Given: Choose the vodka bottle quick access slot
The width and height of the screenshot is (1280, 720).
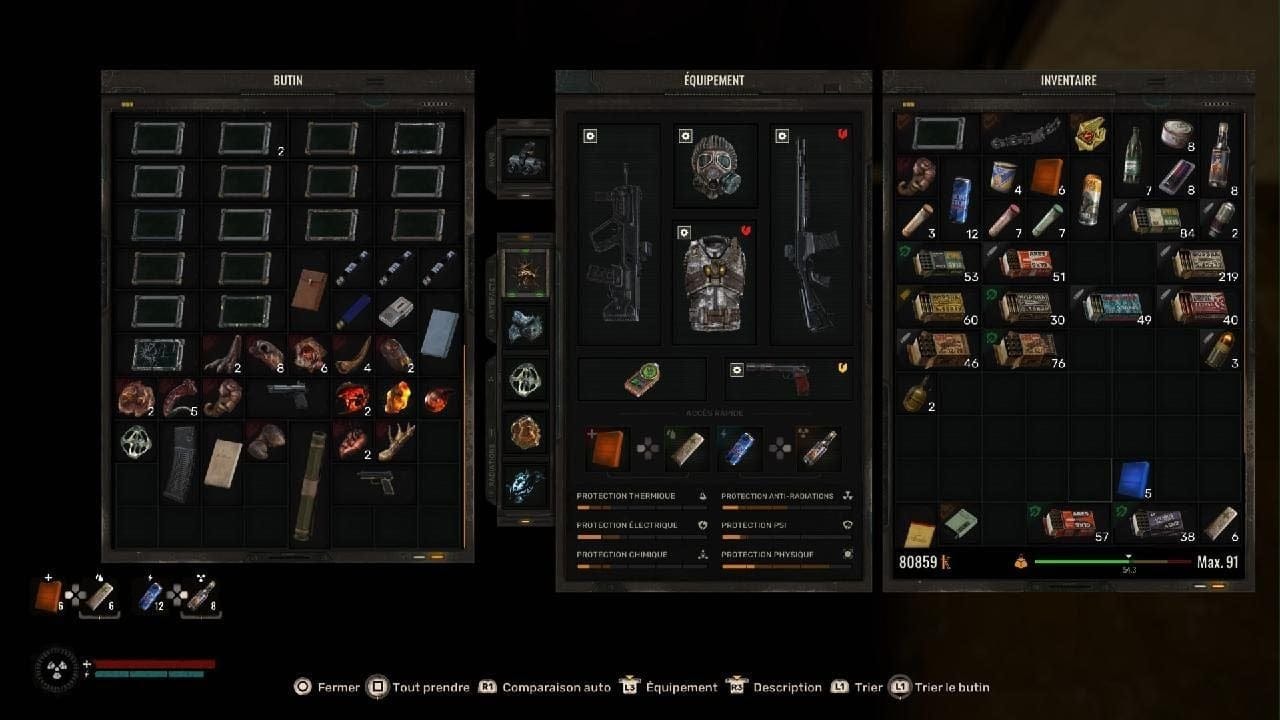Looking at the screenshot, I should coord(818,449).
